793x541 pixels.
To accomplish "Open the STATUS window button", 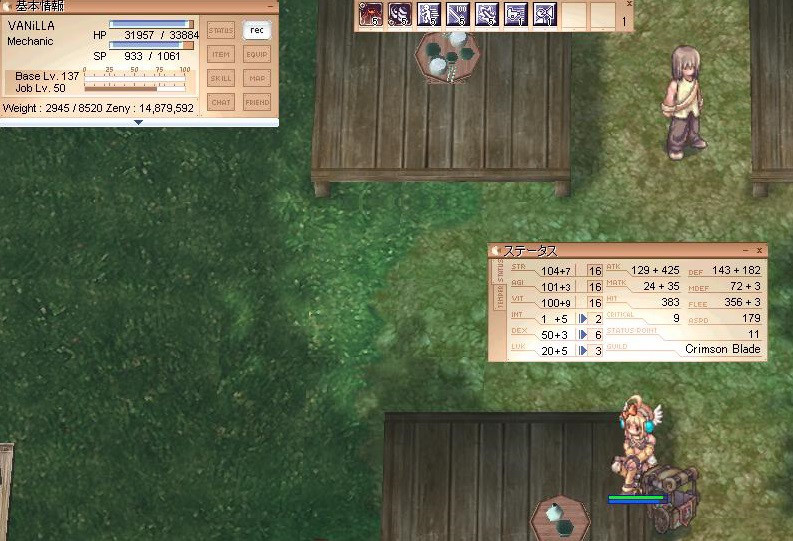I will pyautogui.click(x=221, y=30).
